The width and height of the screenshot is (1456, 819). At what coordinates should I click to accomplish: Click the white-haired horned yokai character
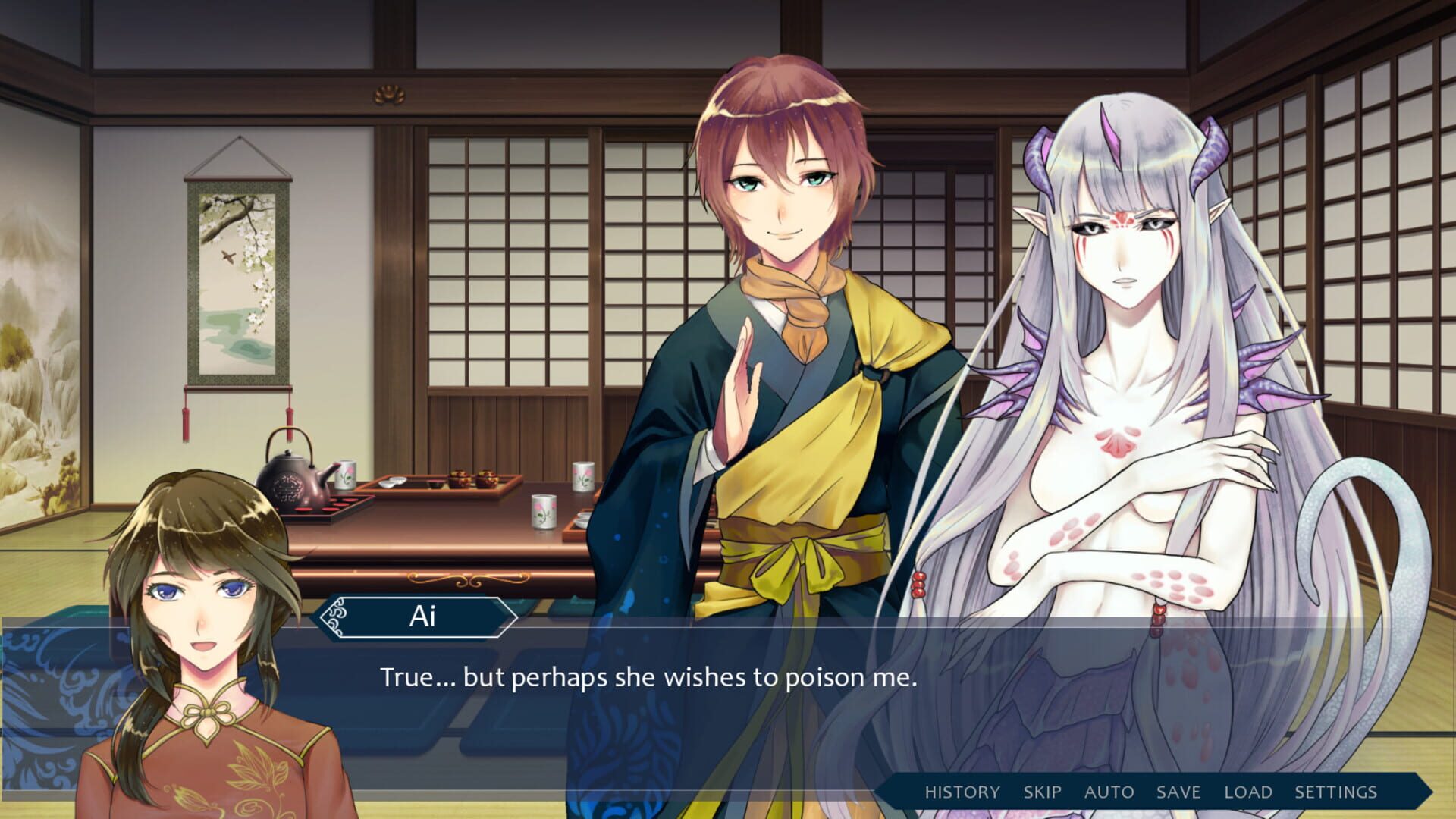(x=1122, y=303)
